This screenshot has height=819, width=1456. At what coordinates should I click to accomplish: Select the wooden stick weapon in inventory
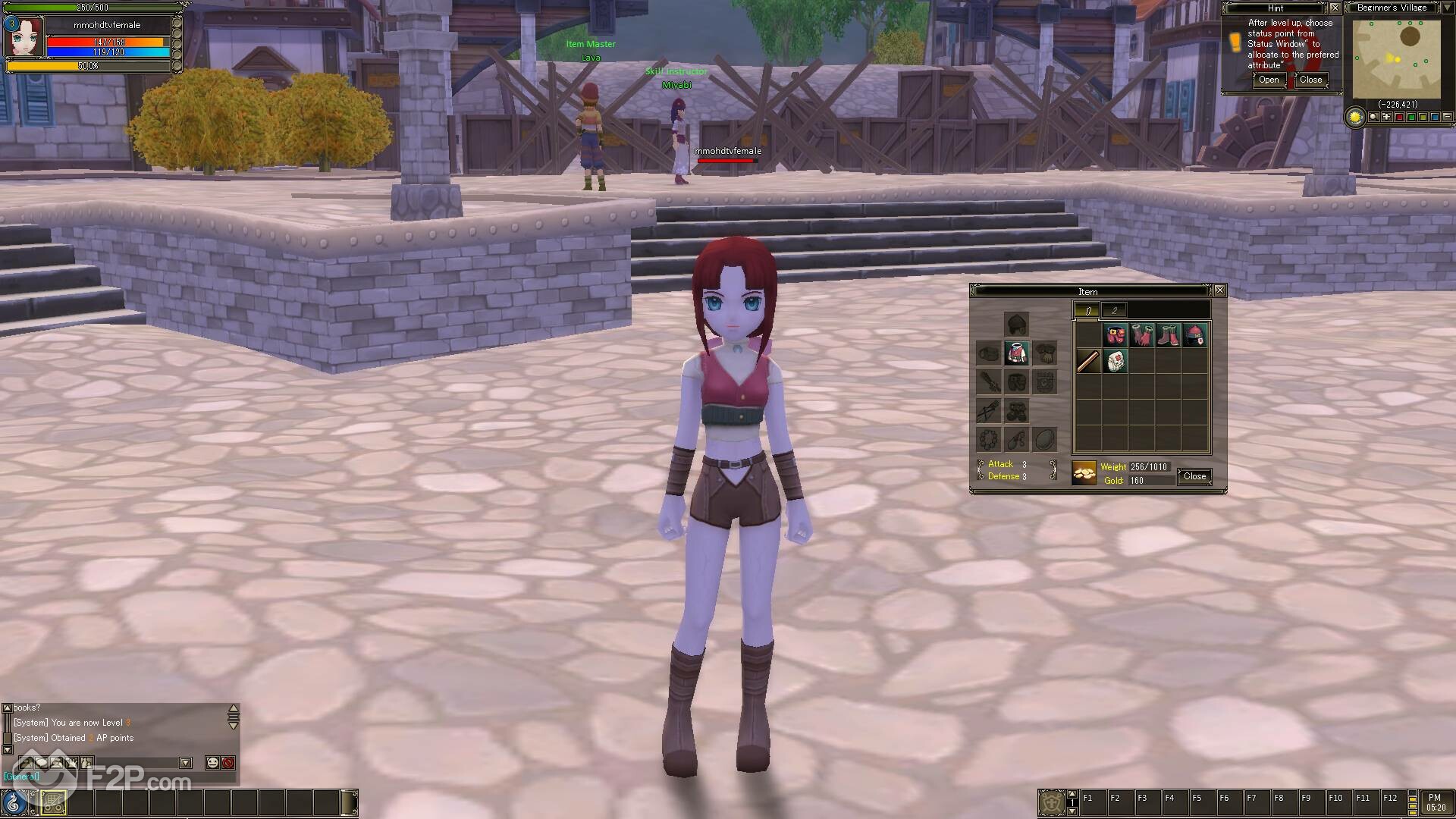point(1088,362)
